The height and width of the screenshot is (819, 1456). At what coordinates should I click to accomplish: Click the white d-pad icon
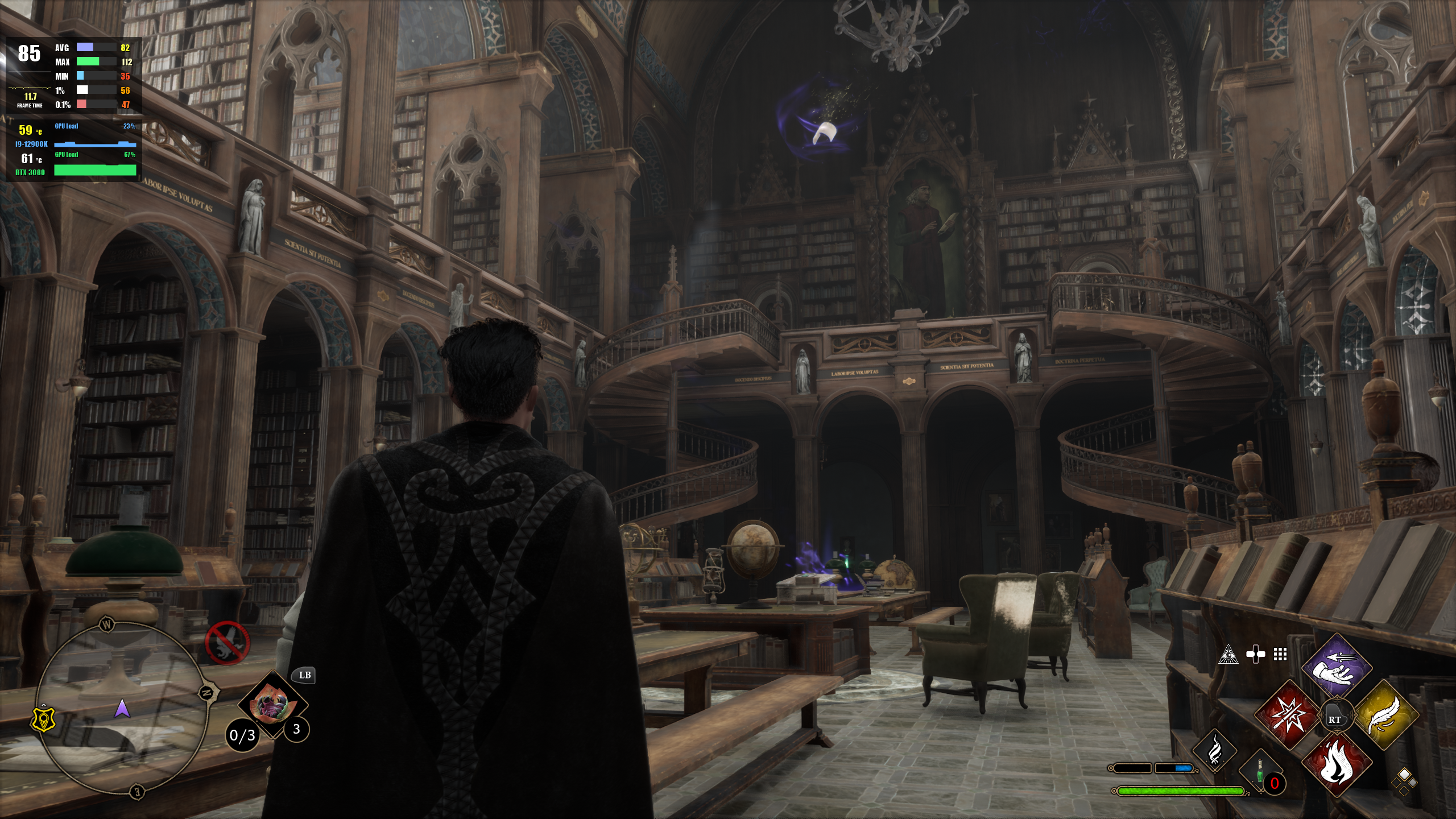1255,655
